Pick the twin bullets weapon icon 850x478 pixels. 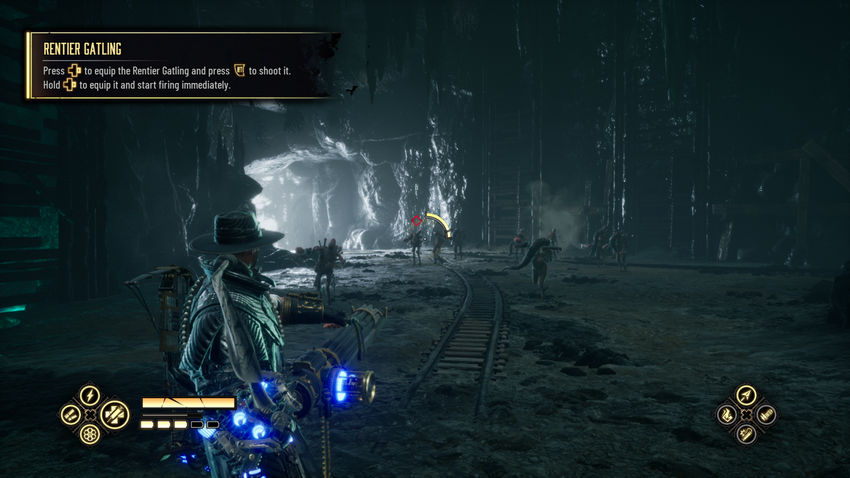70,414
